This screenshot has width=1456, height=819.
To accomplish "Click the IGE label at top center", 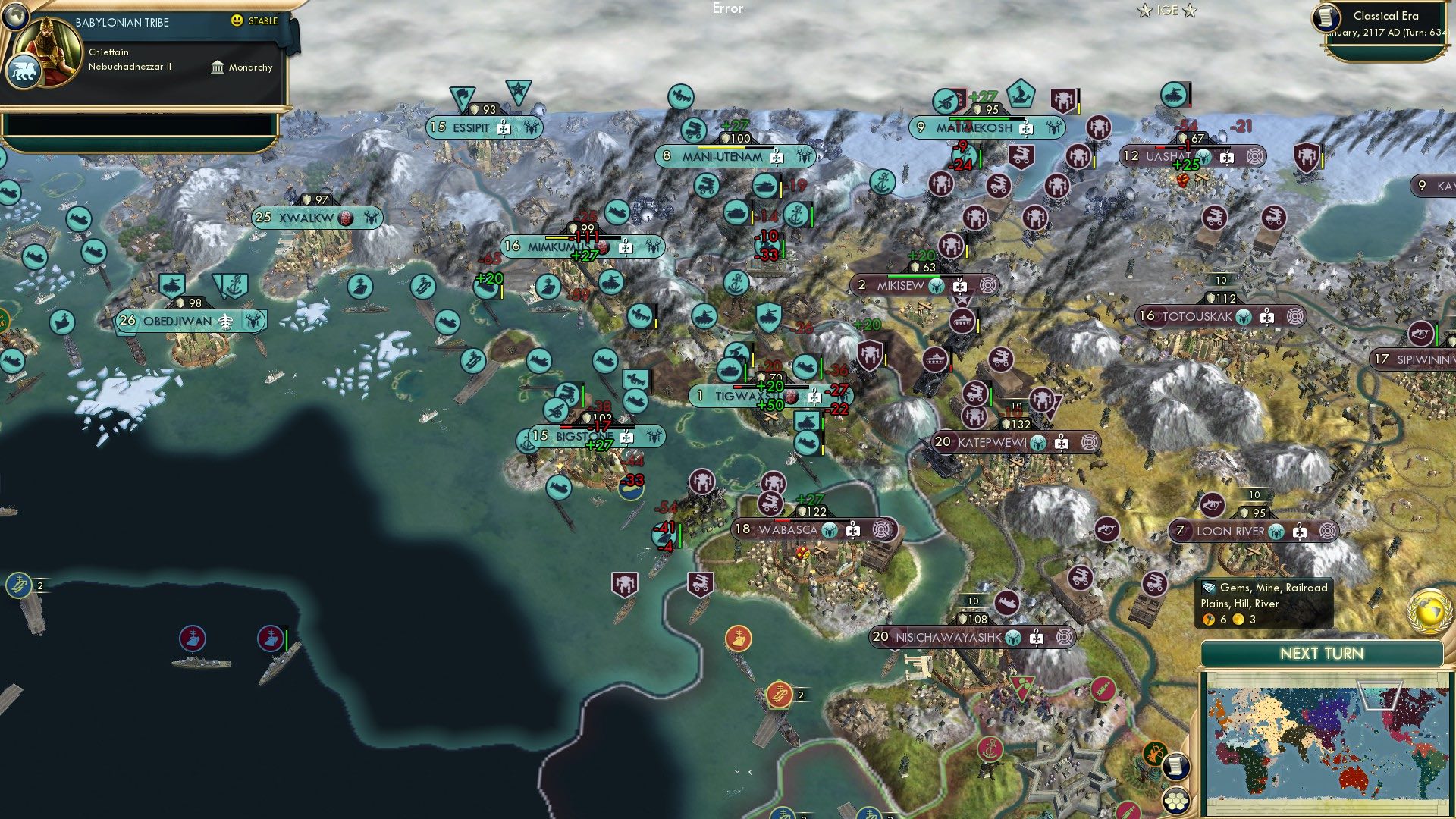I will pos(1168,10).
